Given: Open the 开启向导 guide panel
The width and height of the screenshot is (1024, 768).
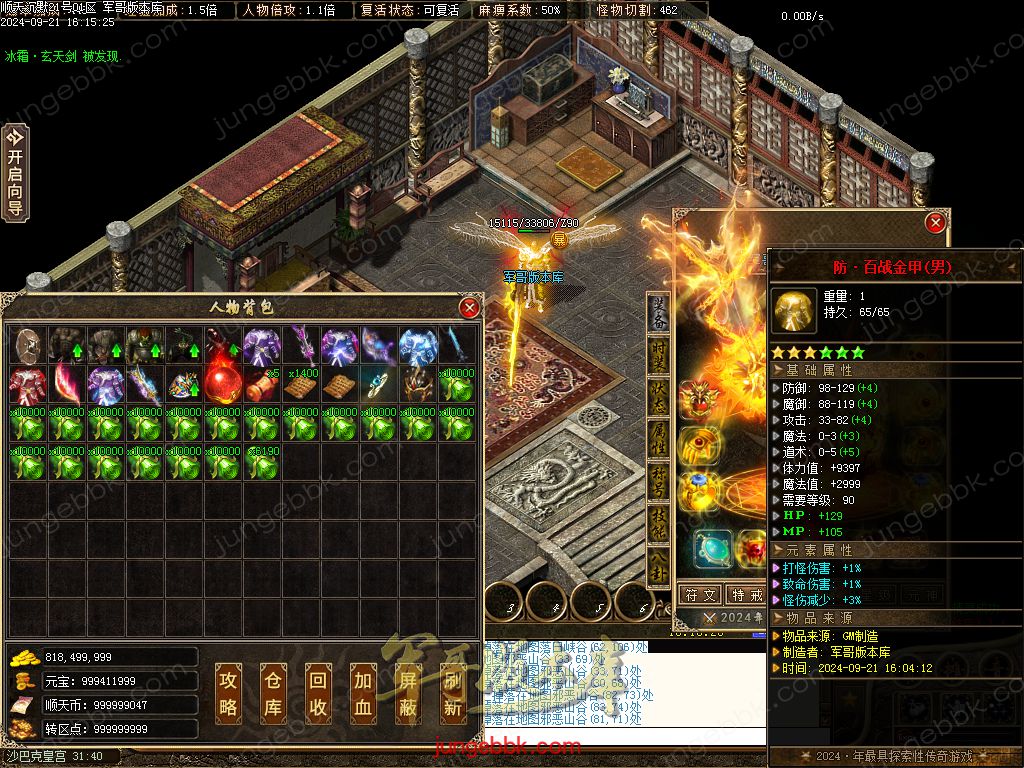Looking at the screenshot, I should [x=15, y=172].
